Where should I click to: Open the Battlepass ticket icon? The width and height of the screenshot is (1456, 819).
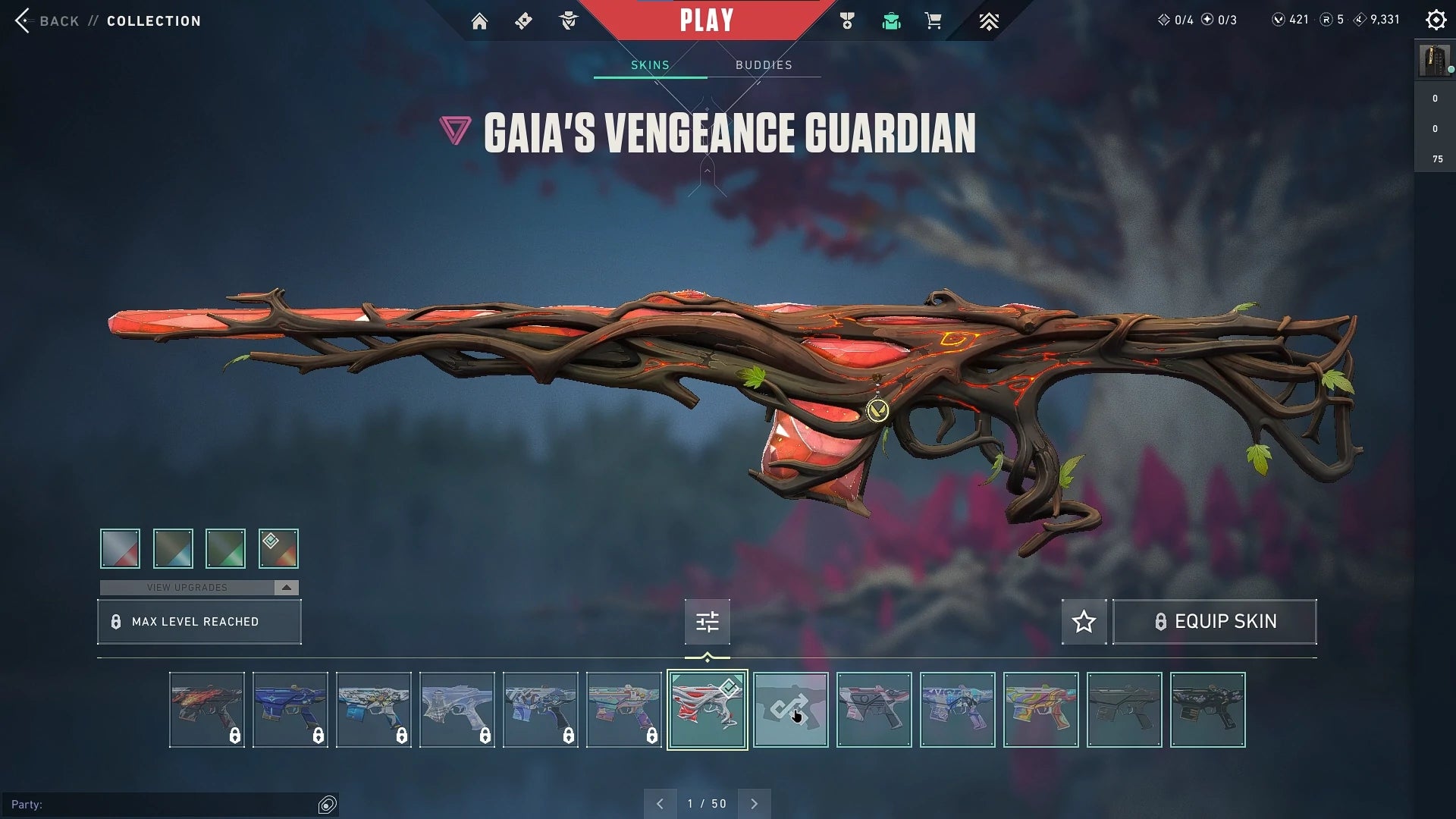[x=522, y=20]
